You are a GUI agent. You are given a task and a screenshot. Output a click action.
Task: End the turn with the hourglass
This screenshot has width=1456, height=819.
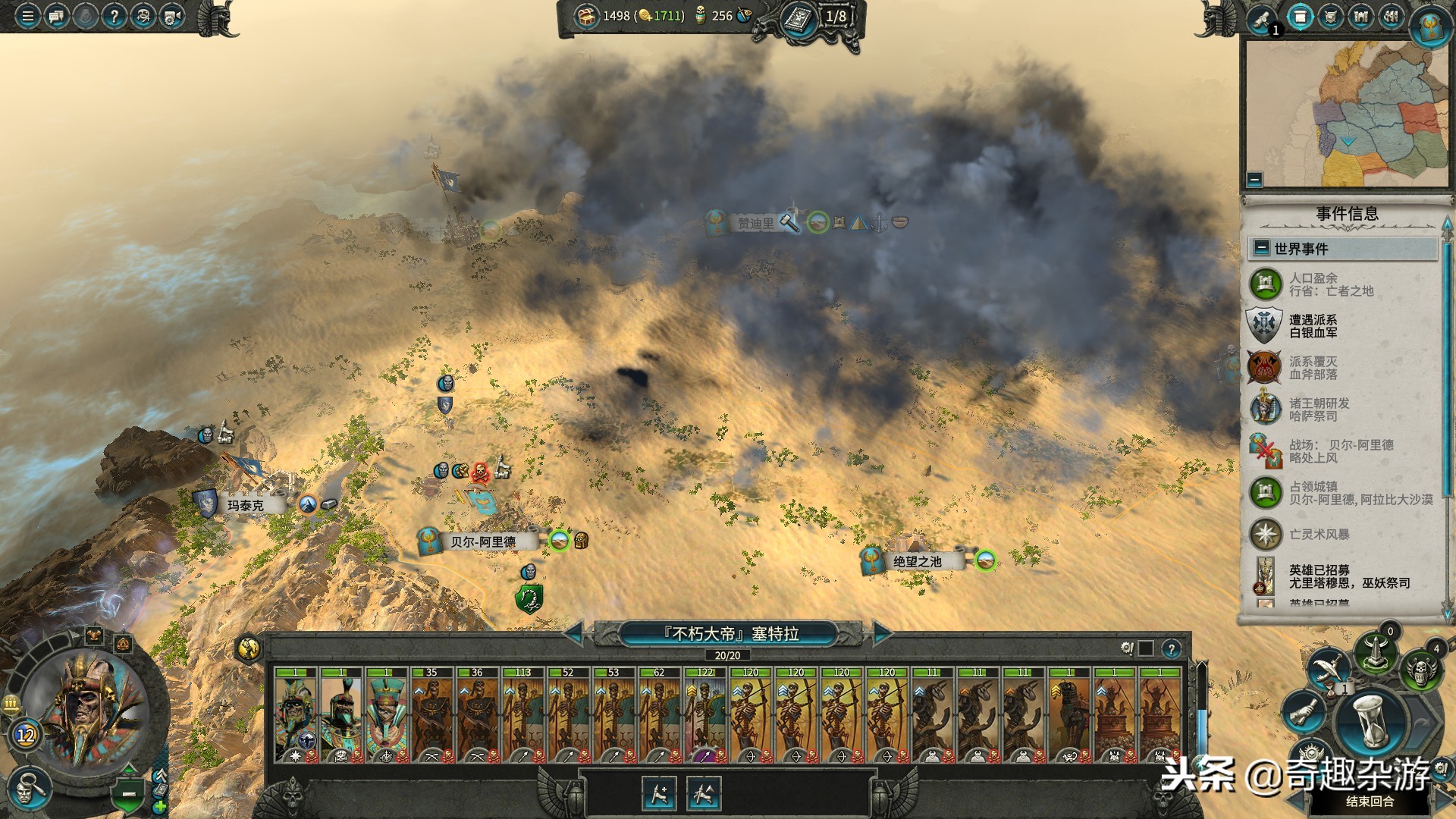click(1373, 721)
